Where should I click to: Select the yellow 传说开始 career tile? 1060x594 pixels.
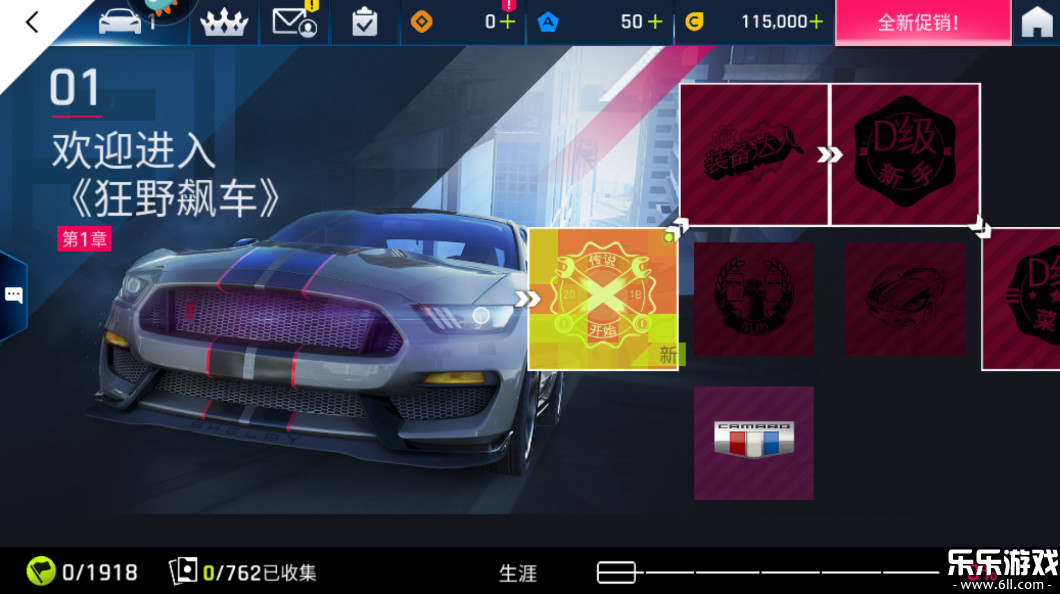(603, 299)
